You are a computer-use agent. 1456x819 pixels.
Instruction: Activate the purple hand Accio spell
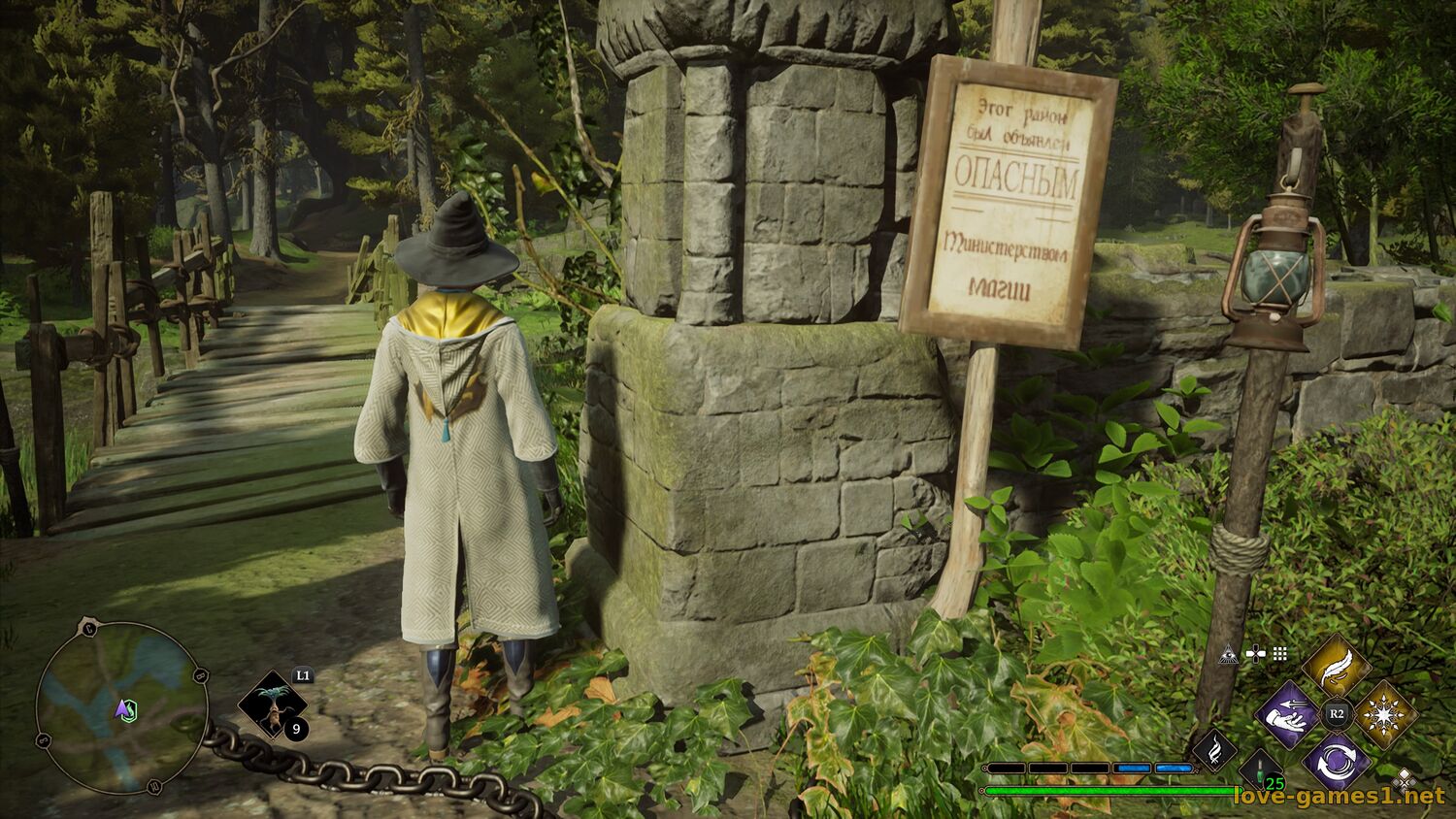[x=1287, y=715]
